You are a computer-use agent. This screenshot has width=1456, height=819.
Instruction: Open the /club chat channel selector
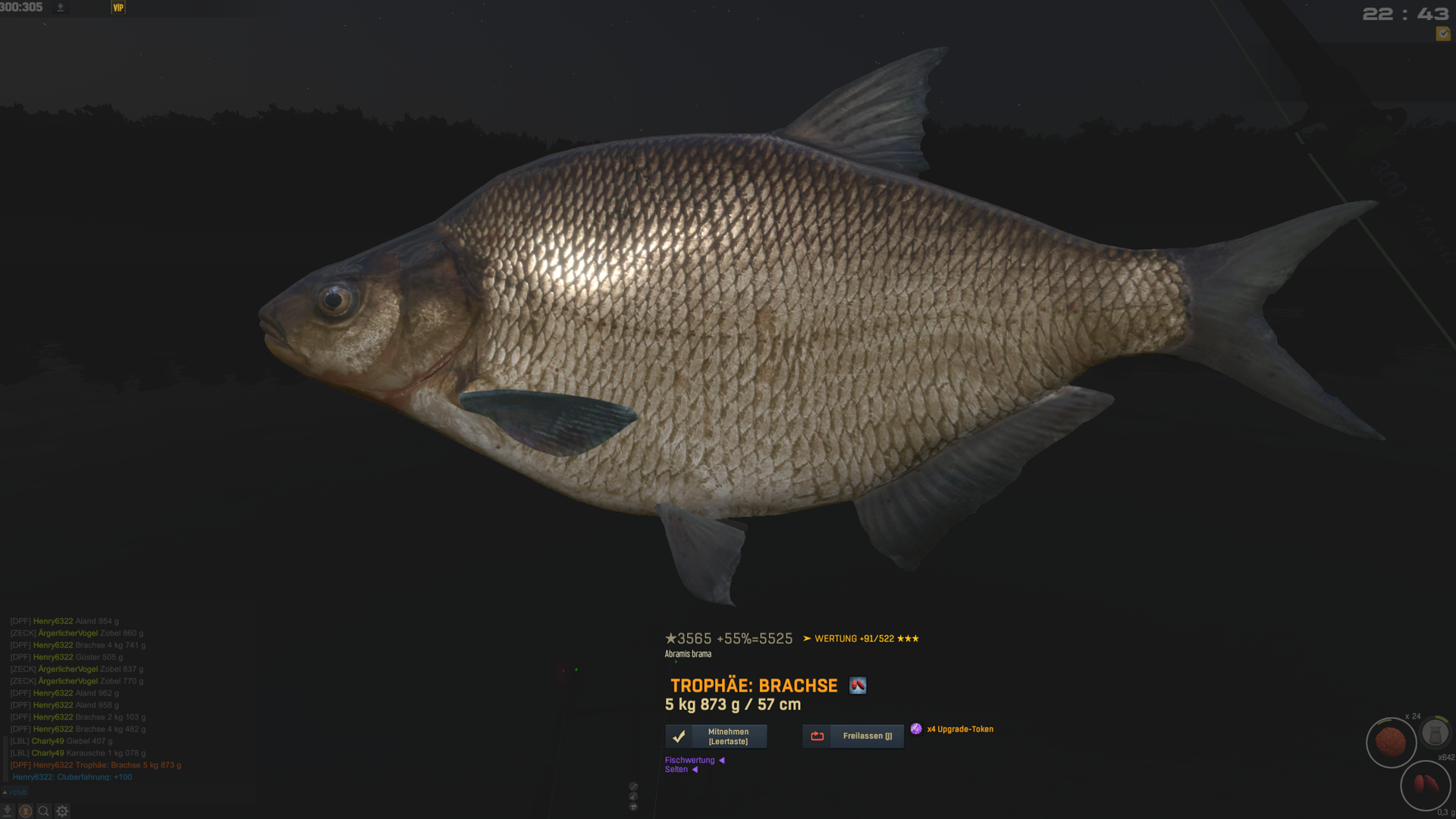pos(15,792)
